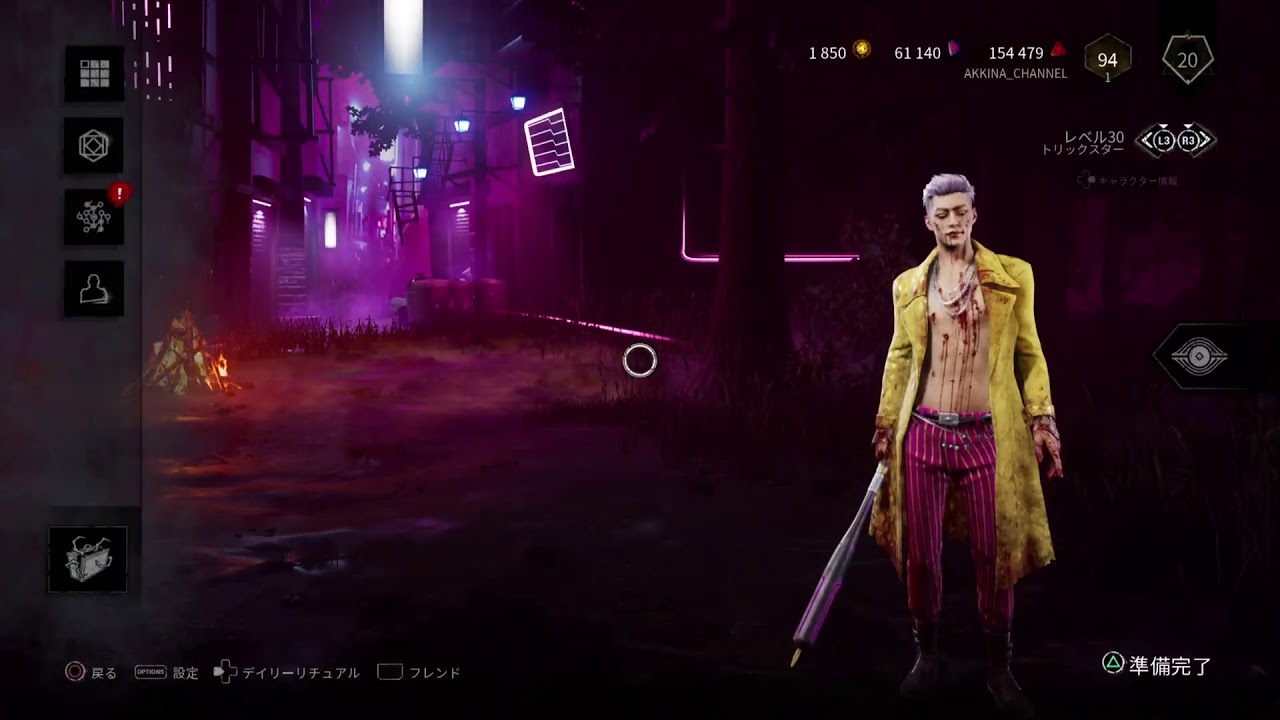Open the Bloodweb with the red alert
The height and width of the screenshot is (720, 1280).
click(94, 217)
